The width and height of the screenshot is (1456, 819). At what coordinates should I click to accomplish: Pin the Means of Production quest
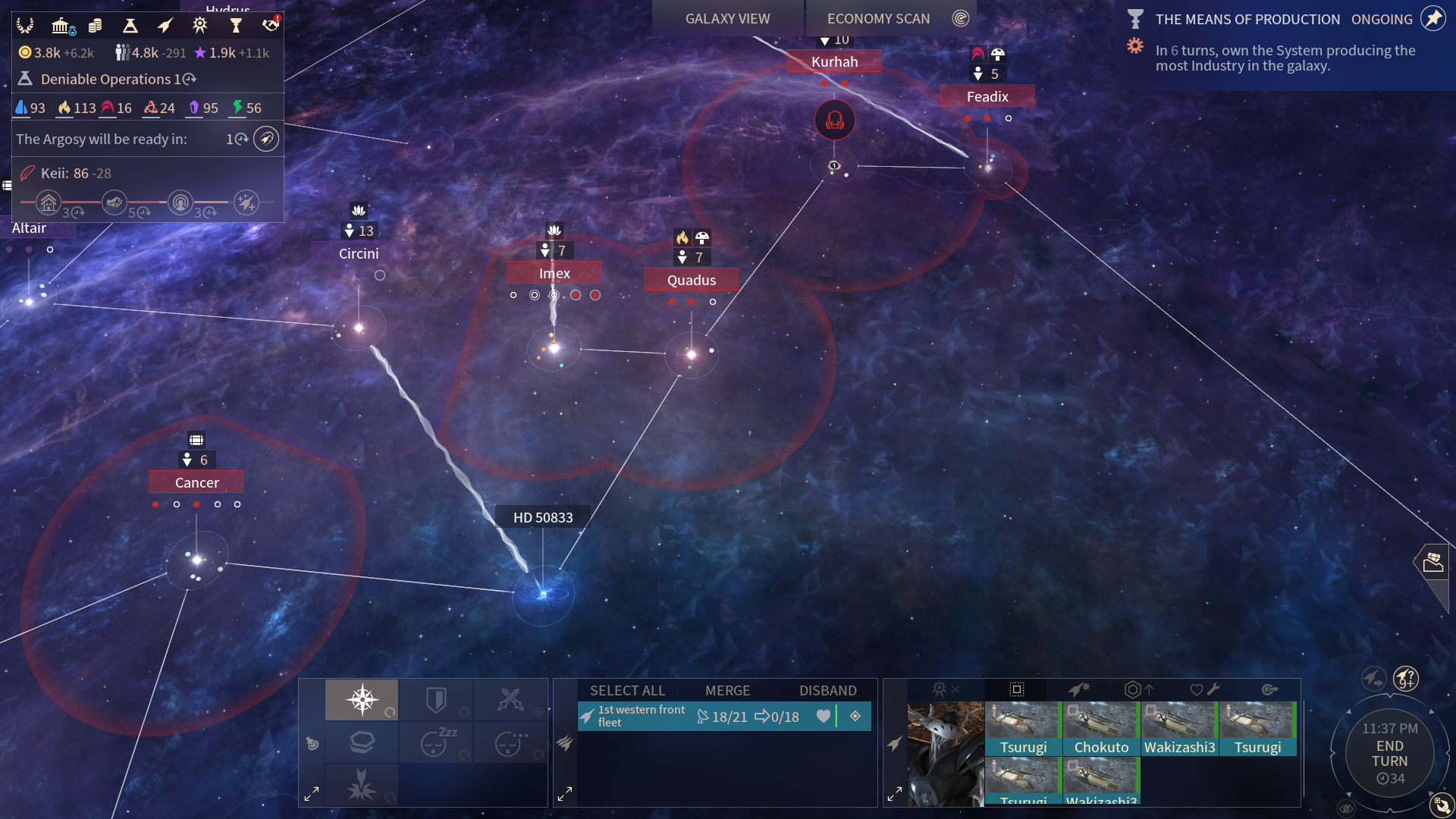coord(1432,19)
